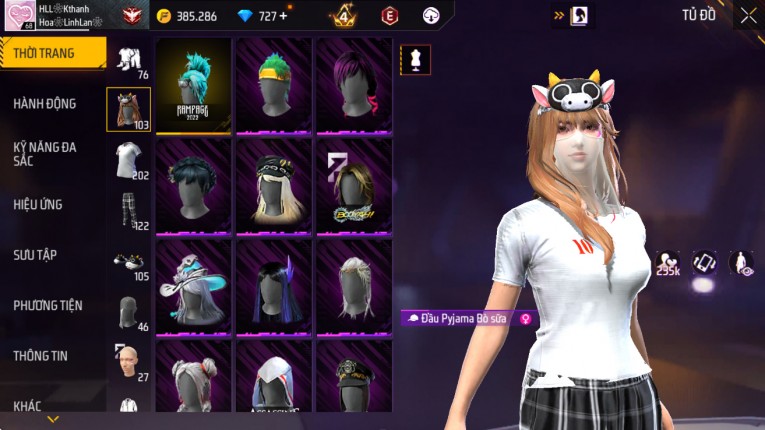Go to the Hiệu Ứng category
Viewport: 765px width, 430px height.
pos(38,204)
